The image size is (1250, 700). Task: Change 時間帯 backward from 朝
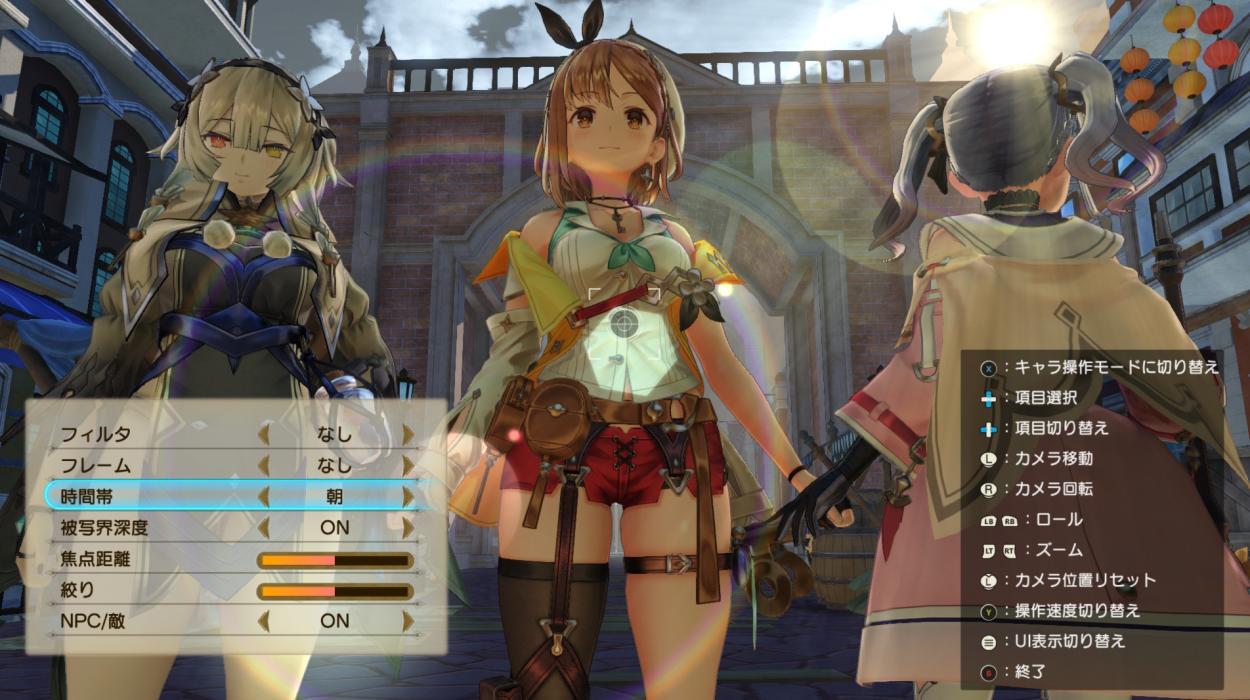[x=263, y=496]
